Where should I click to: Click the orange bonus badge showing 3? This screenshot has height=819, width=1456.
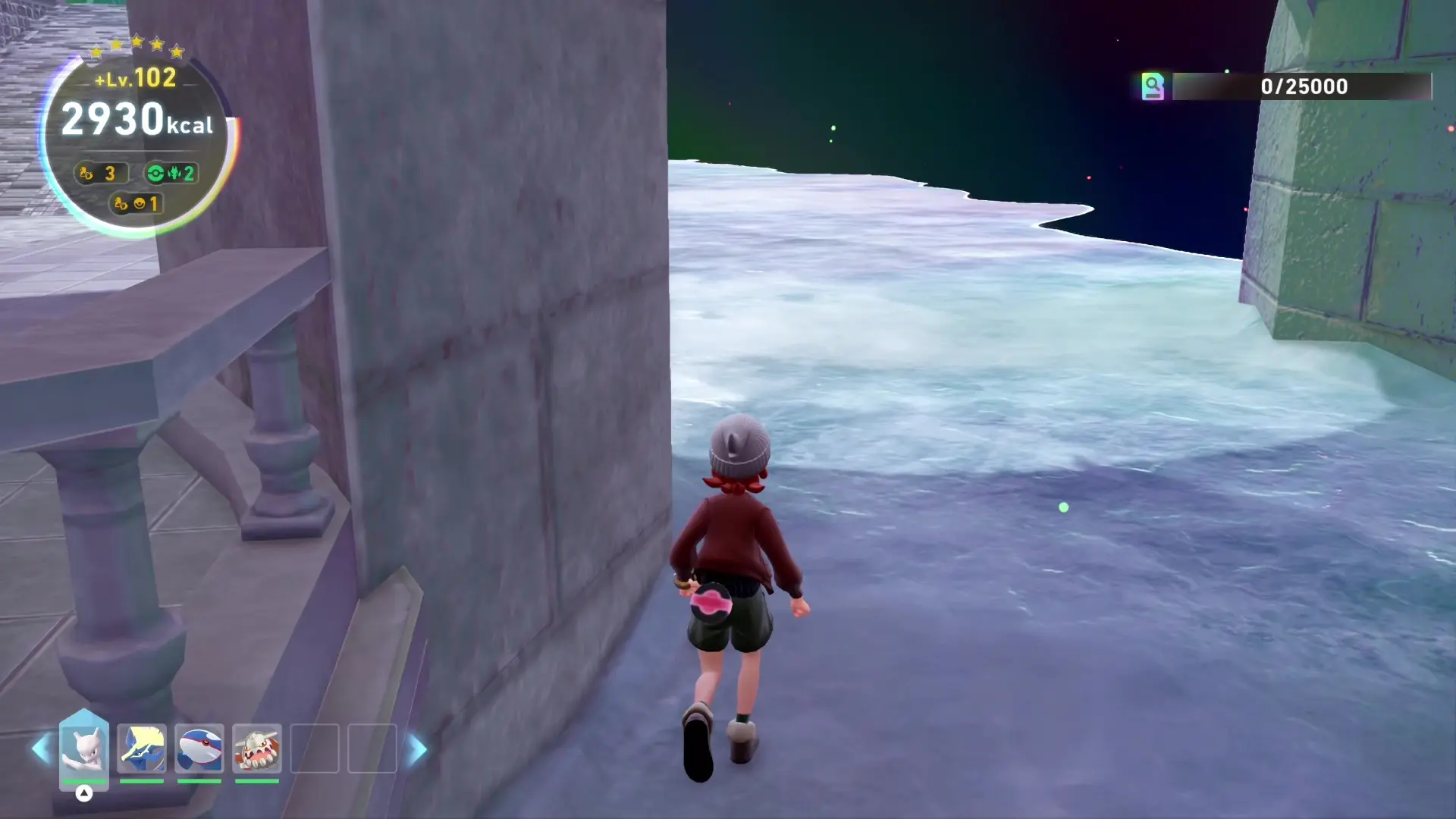[x=99, y=174]
